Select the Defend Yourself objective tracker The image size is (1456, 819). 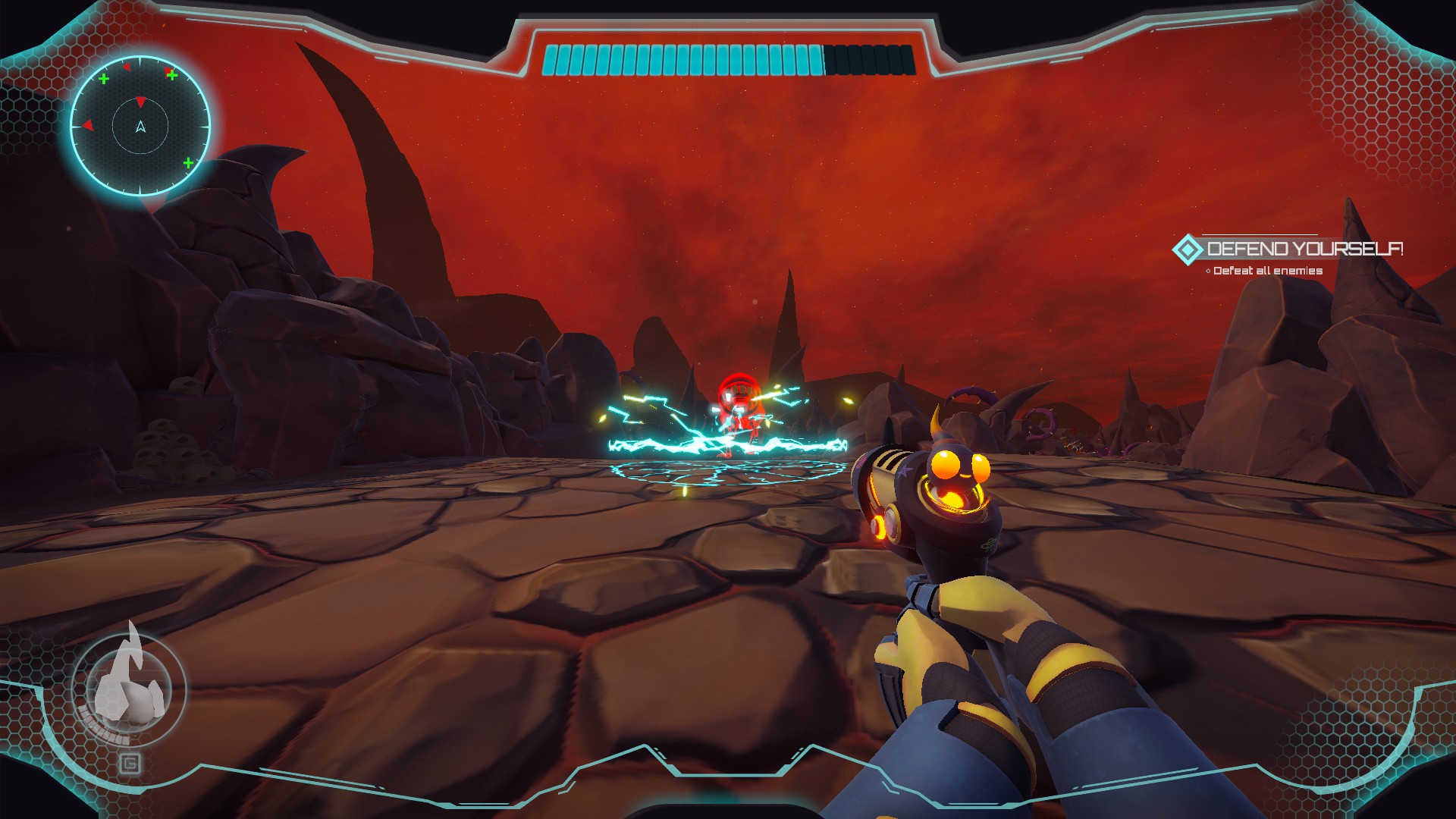click(1289, 249)
